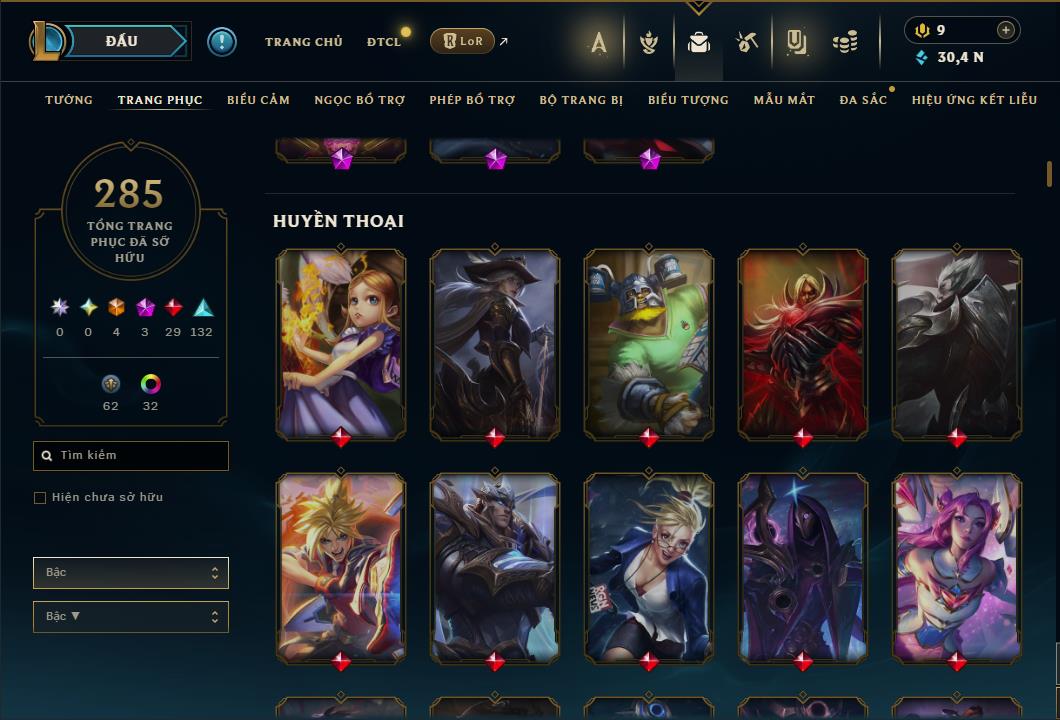Add currency with the plus button
Image resolution: width=1060 pixels, height=720 pixels.
click(x=1006, y=30)
